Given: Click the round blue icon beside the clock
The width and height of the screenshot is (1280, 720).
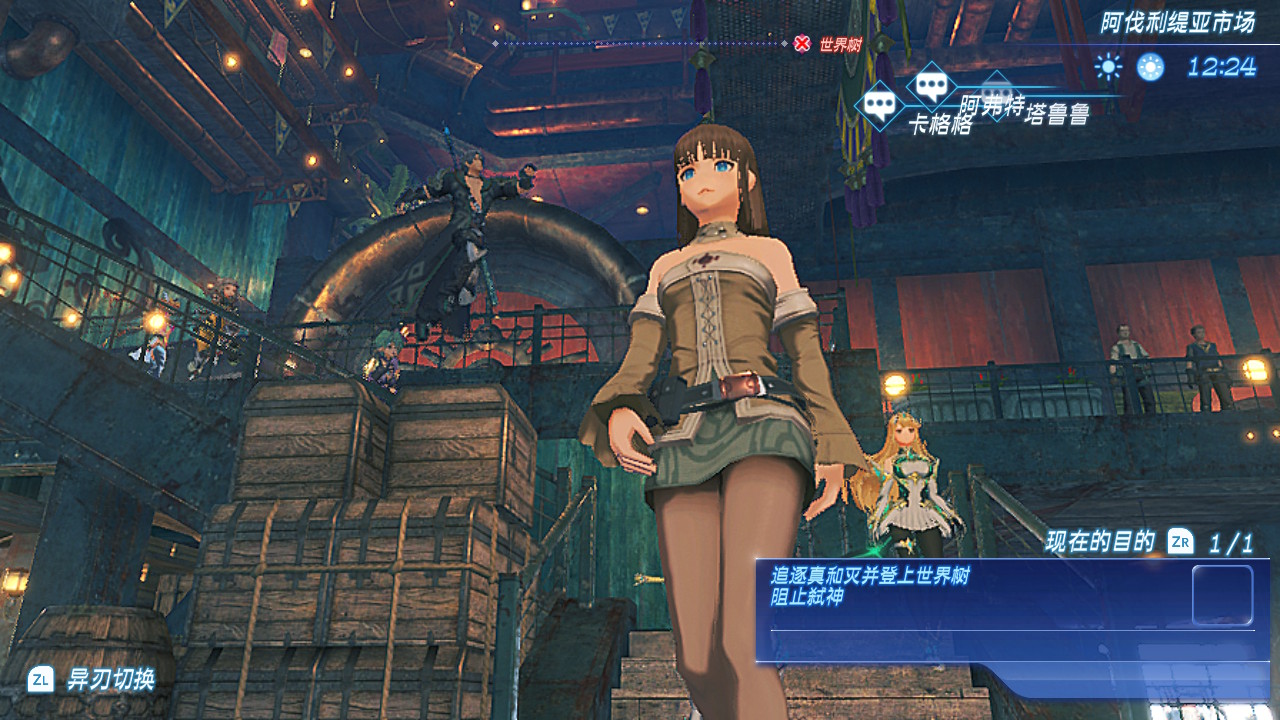Looking at the screenshot, I should [x=1150, y=67].
